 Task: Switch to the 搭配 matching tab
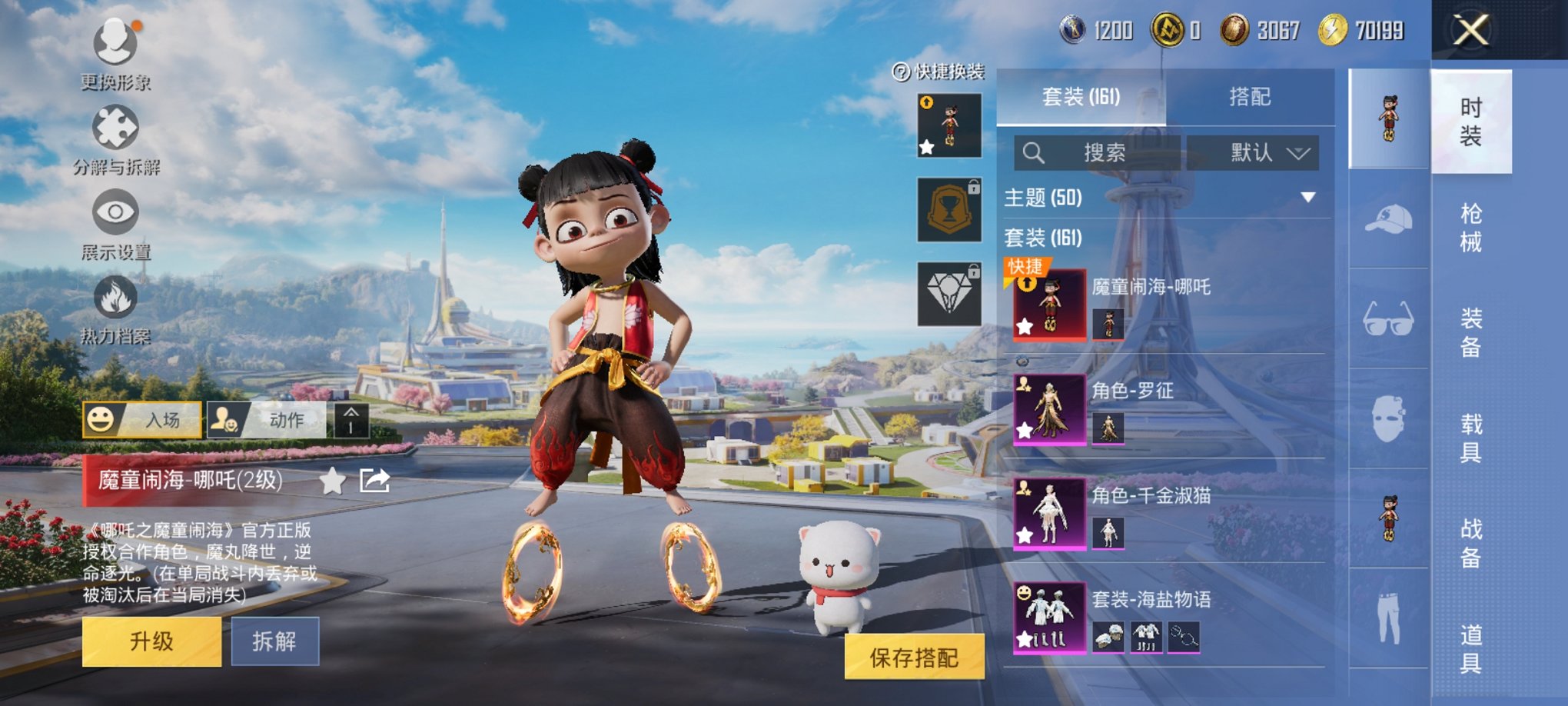(x=1249, y=97)
